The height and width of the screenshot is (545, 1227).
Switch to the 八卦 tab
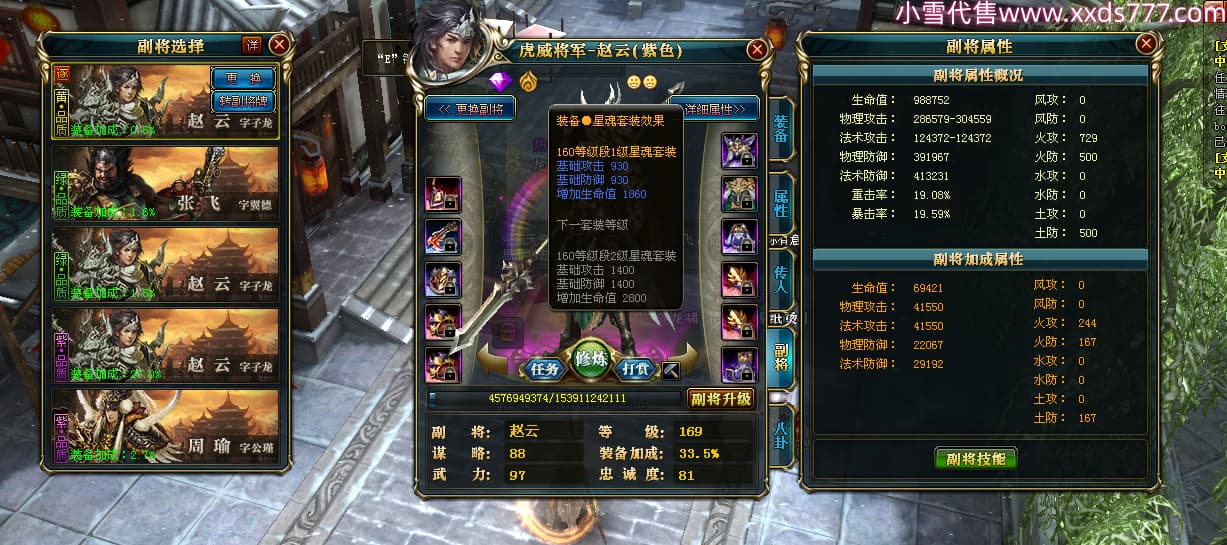pos(780,438)
